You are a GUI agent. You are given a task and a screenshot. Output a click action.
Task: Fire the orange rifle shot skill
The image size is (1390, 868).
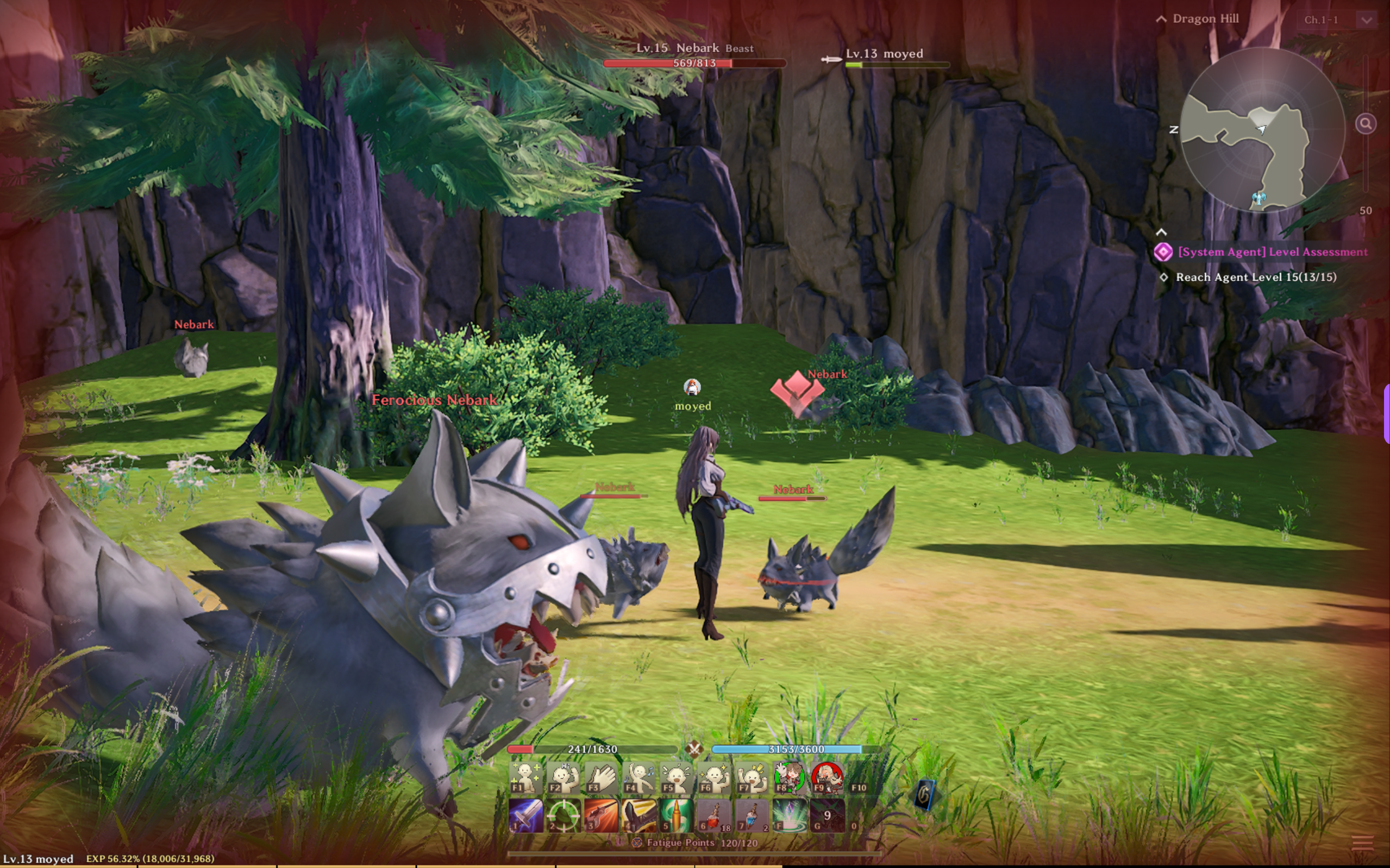[x=601, y=815]
